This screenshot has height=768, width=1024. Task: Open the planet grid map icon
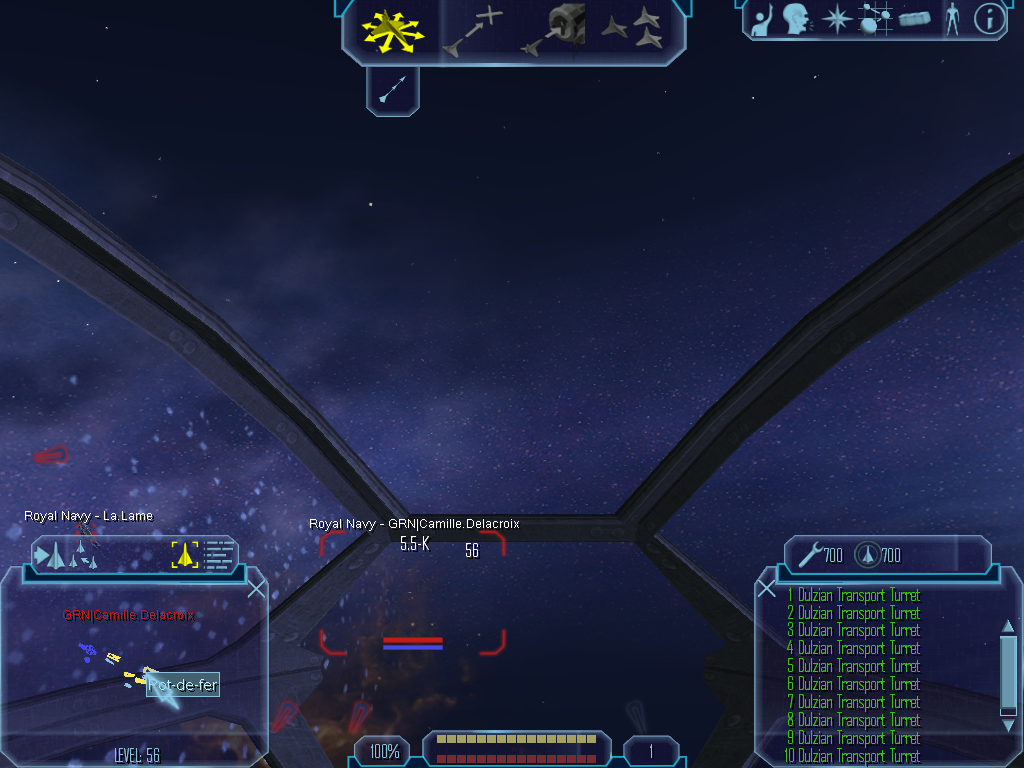[x=875, y=19]
